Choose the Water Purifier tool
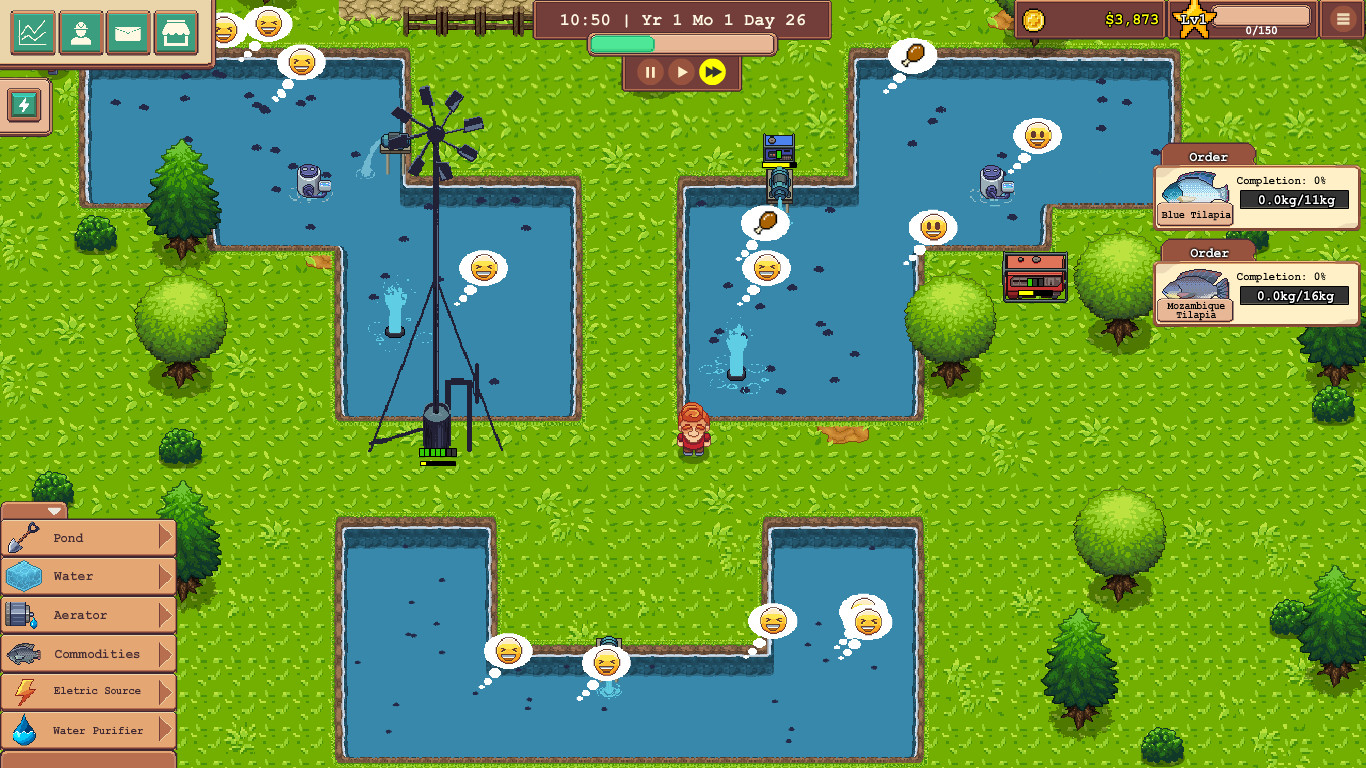This screenshot has height=768, width=1366. pyautogui.click(x=88, y=730)
